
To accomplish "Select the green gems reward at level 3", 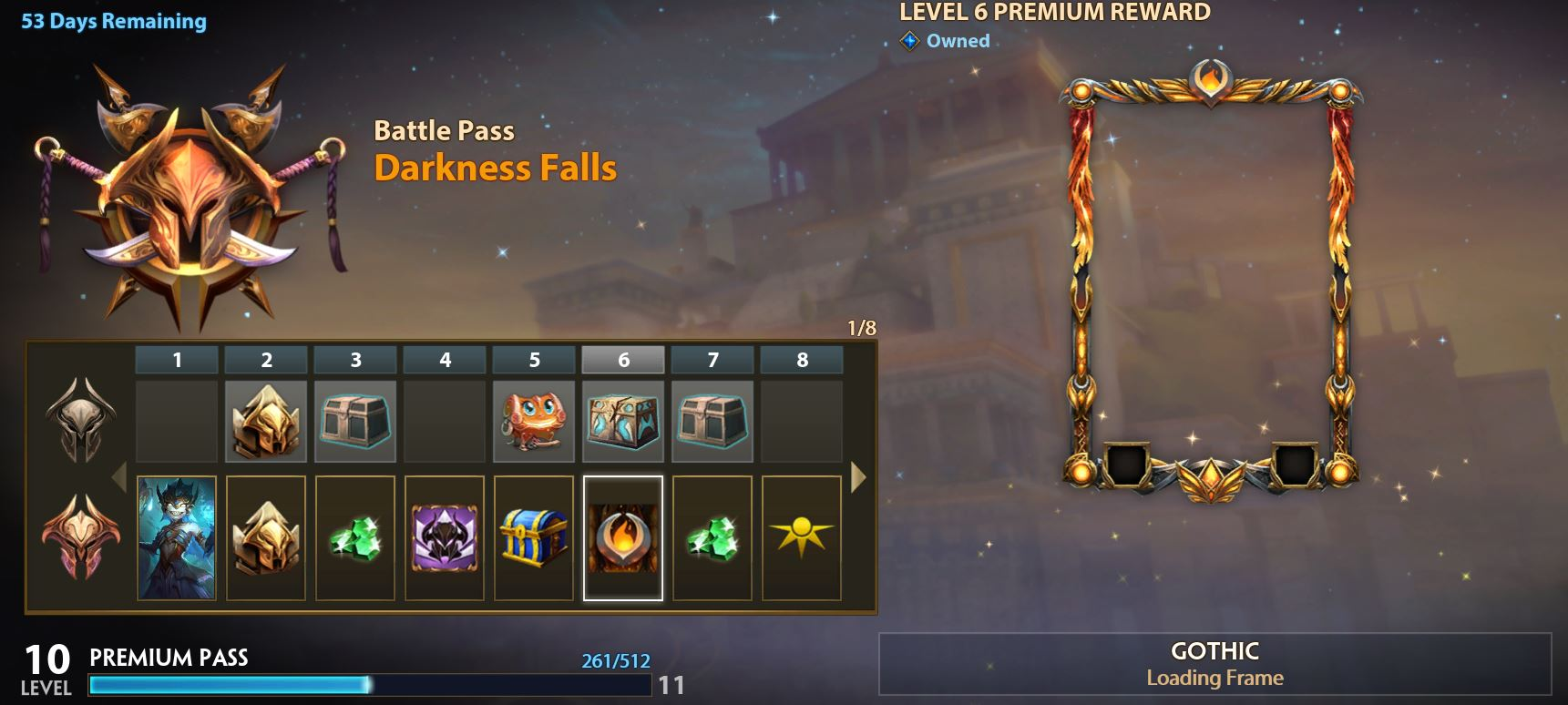I will coord(355,537).
